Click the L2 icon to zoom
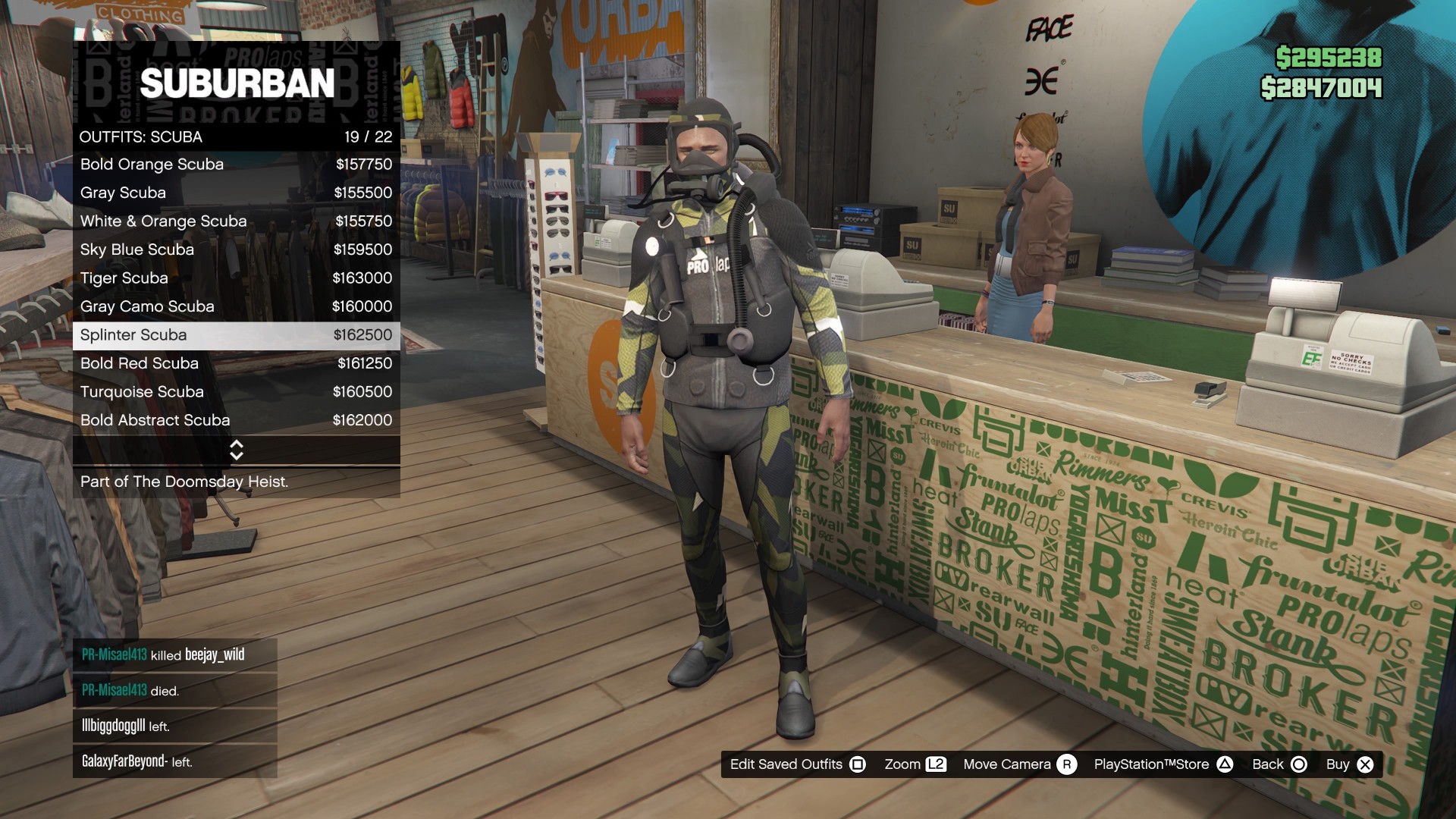 pyautogui.click(x=937, y=764)
